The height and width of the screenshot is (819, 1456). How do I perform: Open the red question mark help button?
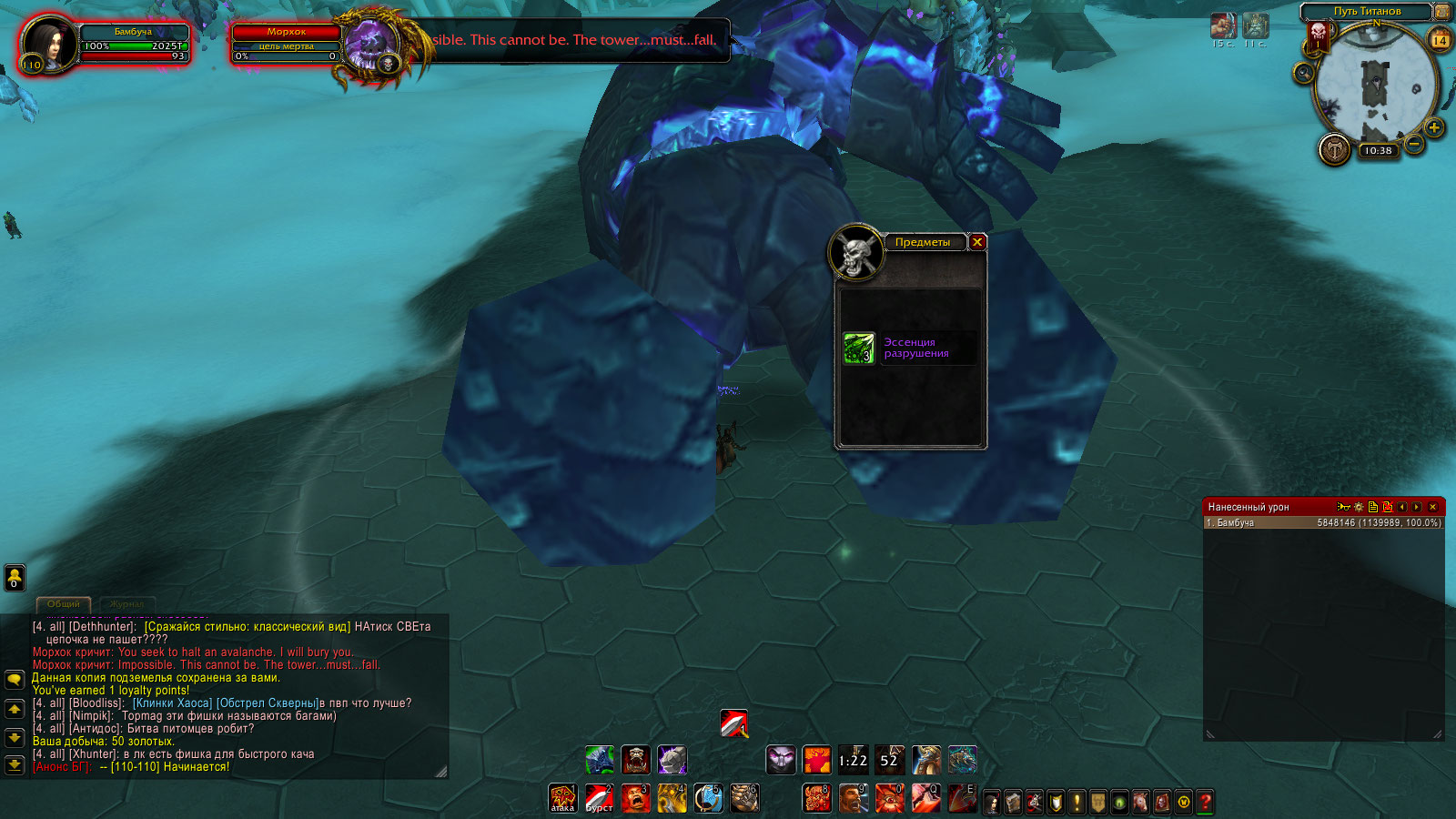click(1206, 802)
